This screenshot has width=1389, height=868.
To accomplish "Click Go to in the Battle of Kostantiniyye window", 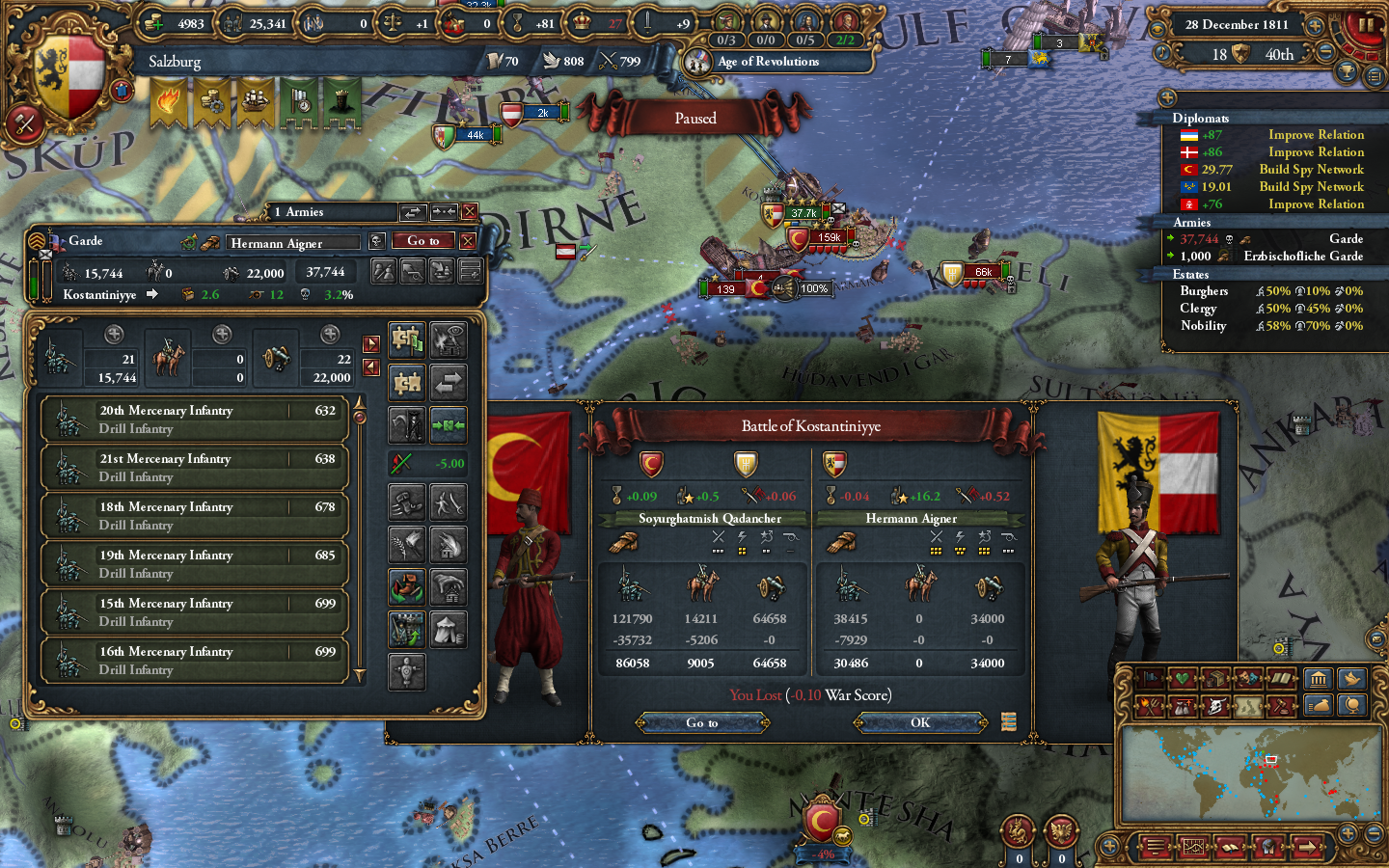I will click(701, 722).
